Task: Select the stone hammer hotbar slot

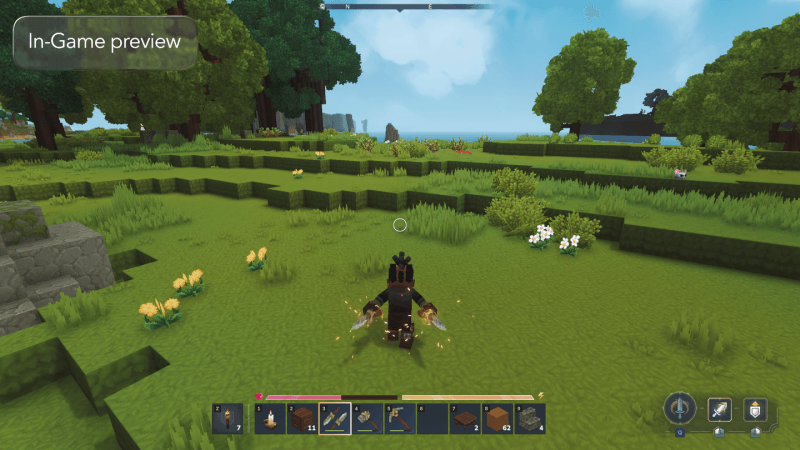Action: 367,418
